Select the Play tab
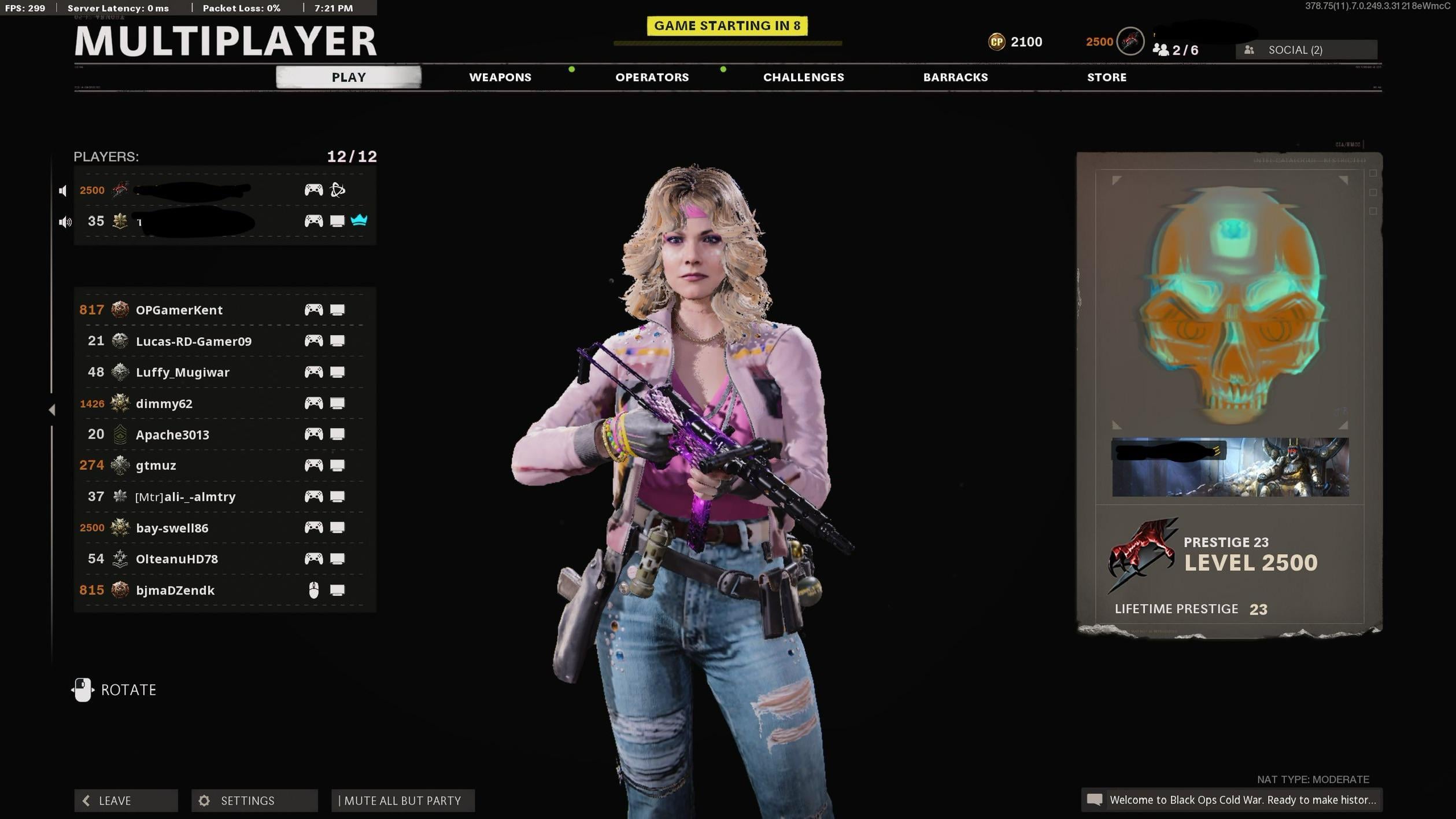The image size is (1456, 819). (348, 78)
